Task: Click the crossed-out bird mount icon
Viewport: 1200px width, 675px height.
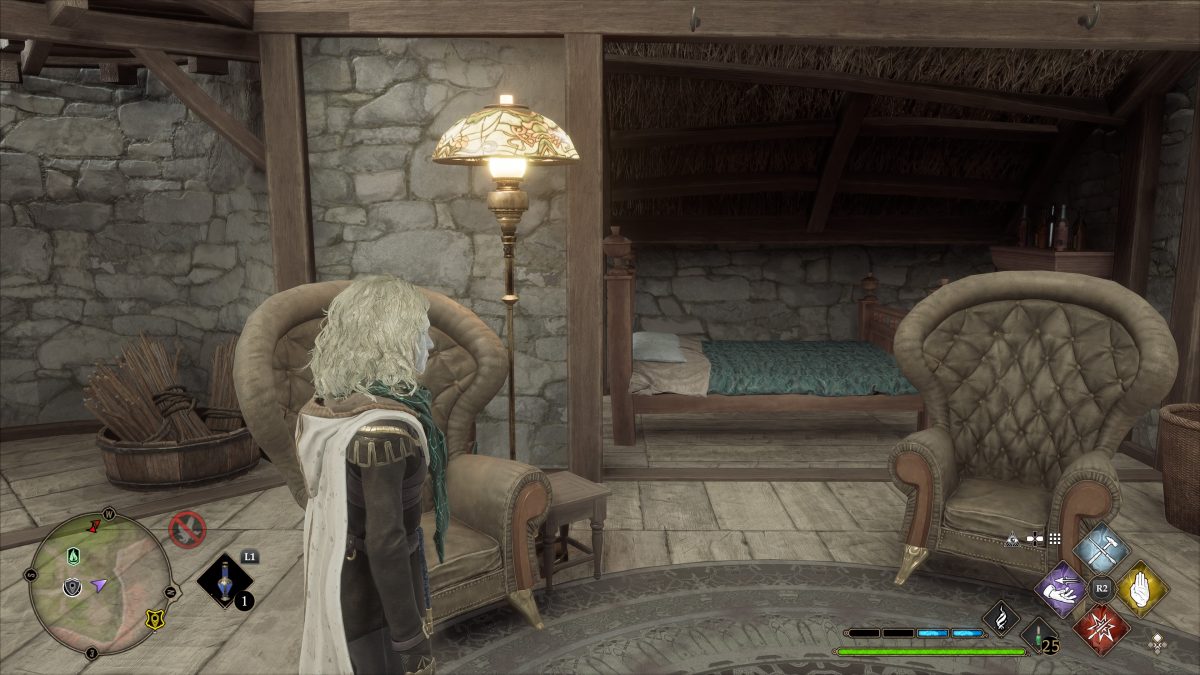Action: click(186, 529)
